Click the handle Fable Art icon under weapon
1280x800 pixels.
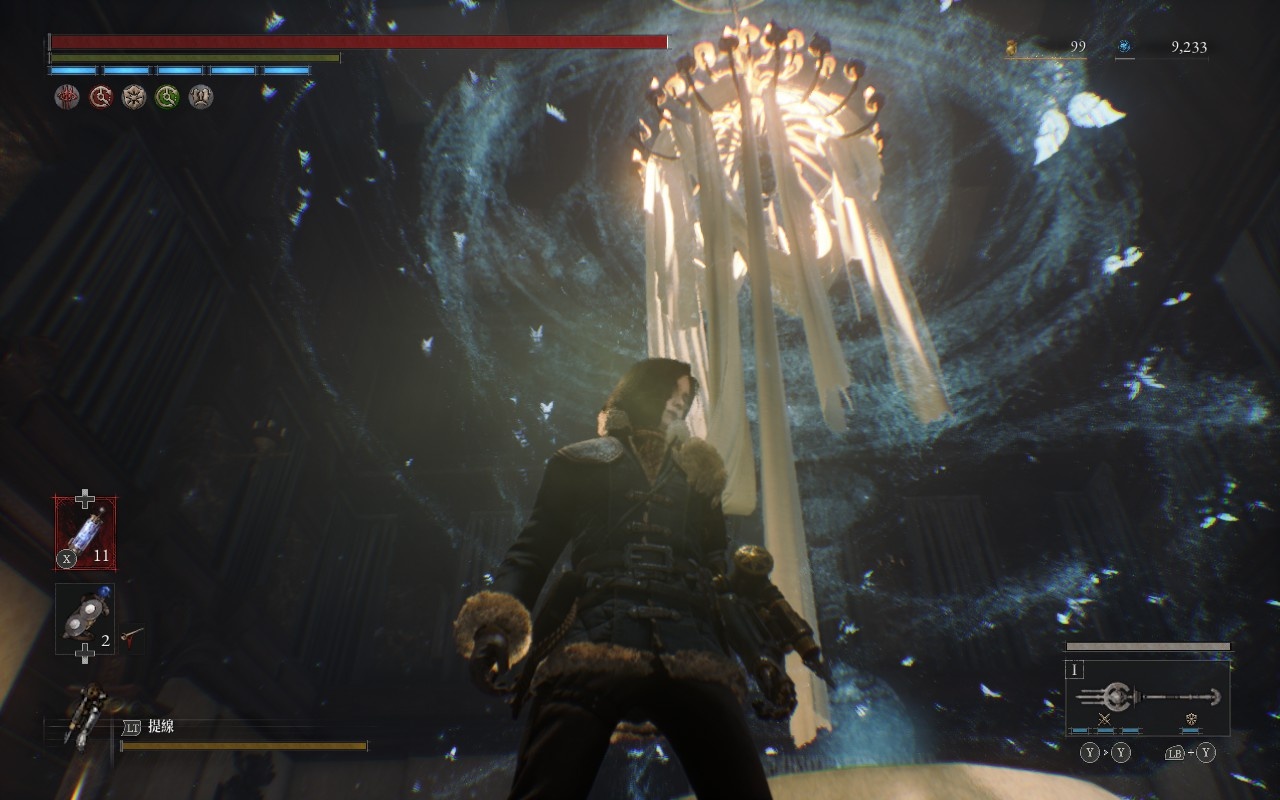tap(1191, 720)
